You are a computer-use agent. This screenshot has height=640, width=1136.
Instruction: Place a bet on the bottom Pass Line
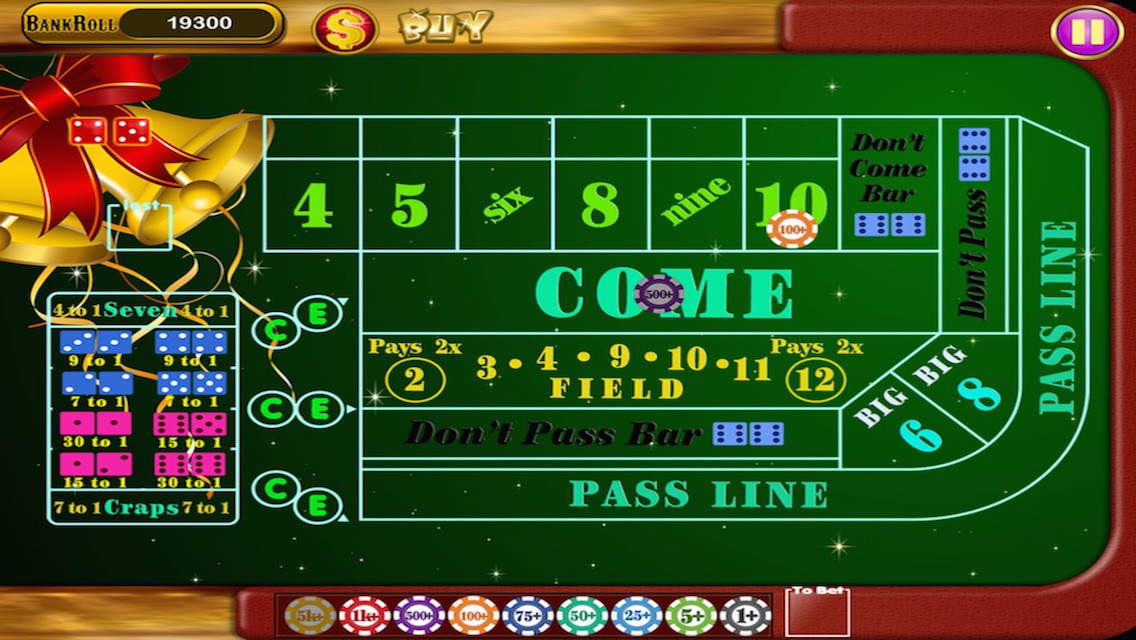(x=698, y=494)
